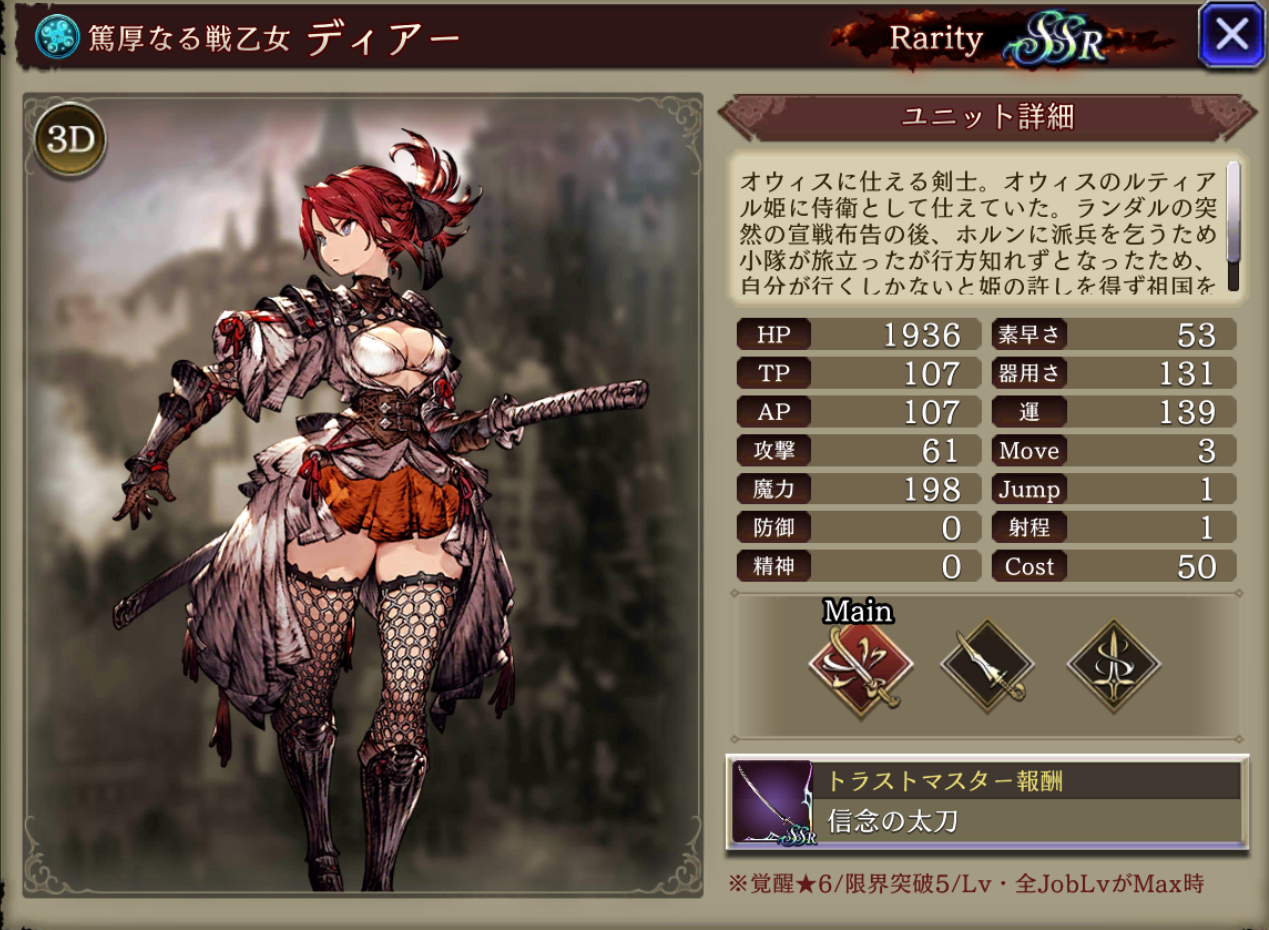Open the 信念の太刀 trust master reward
The width and height of the screenshot is (1269, 930).
(986, 803)
